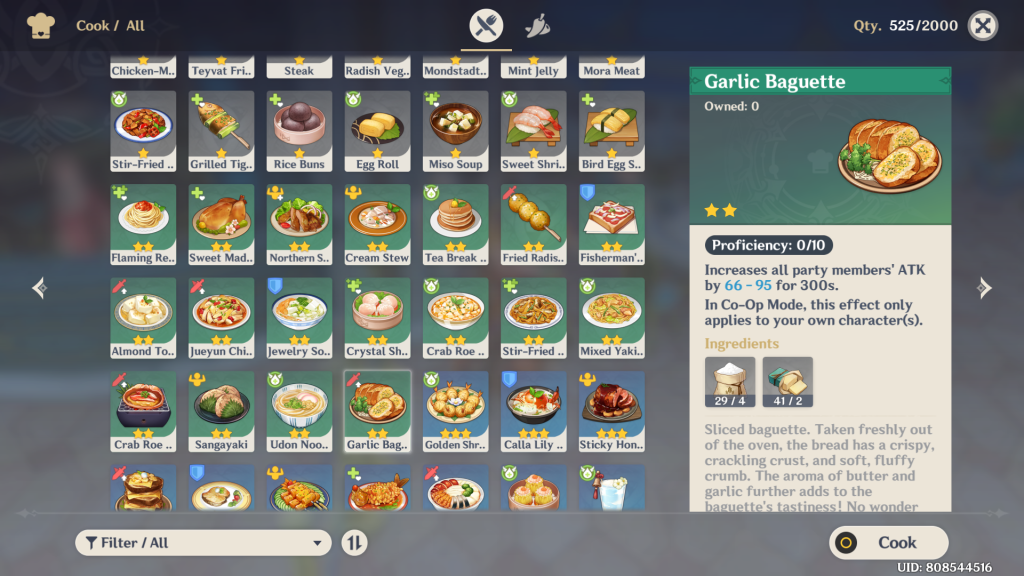The width and height of the screenshot is (1024, 576).
Task: Choose the Mixed Yakisoba recipe
Action: (x=612, y=318)
